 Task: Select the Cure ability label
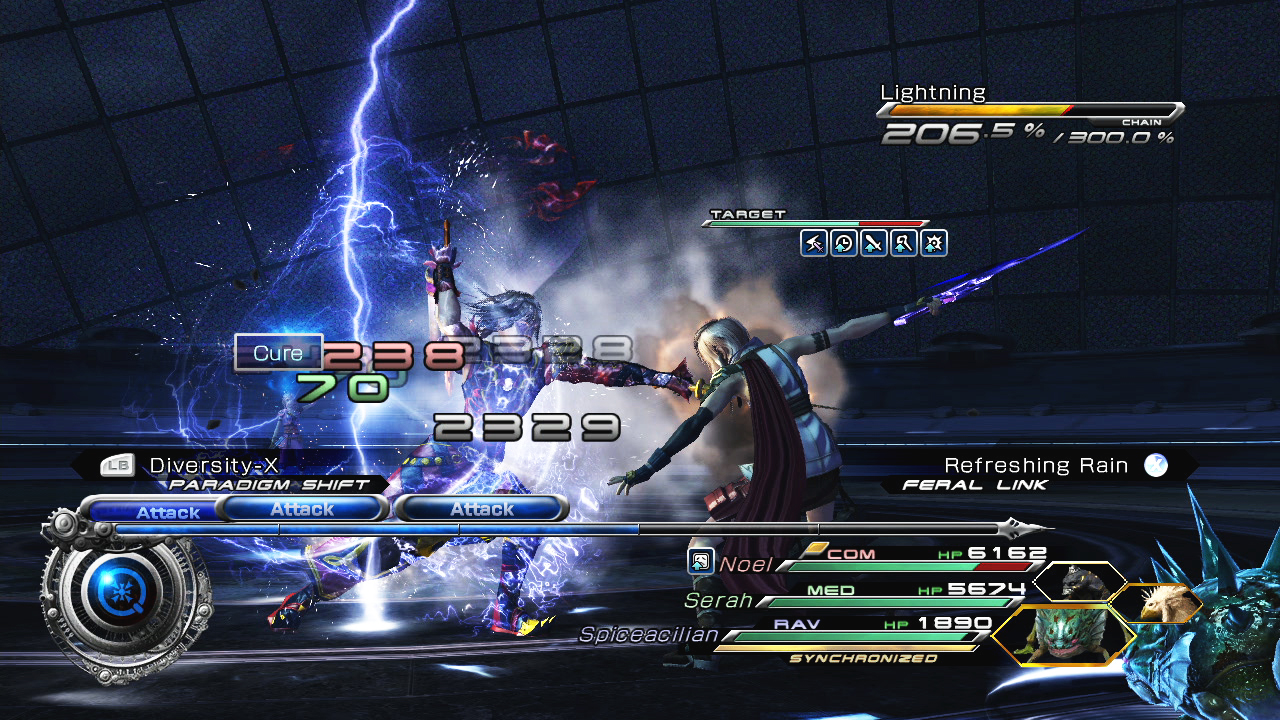pyautogui.click(x=278, y=353)
